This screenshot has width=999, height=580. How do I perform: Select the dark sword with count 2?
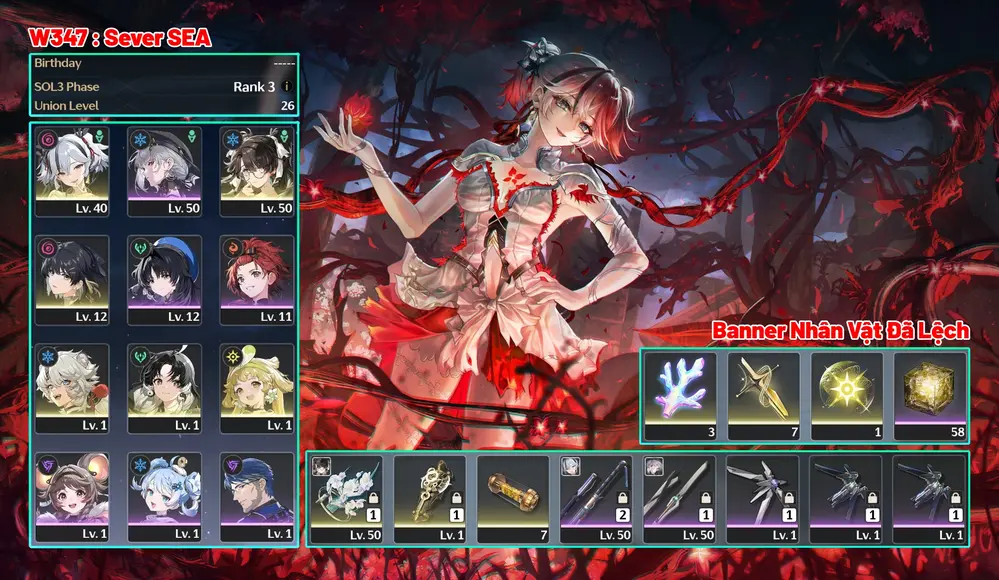(x=596, y=500)
